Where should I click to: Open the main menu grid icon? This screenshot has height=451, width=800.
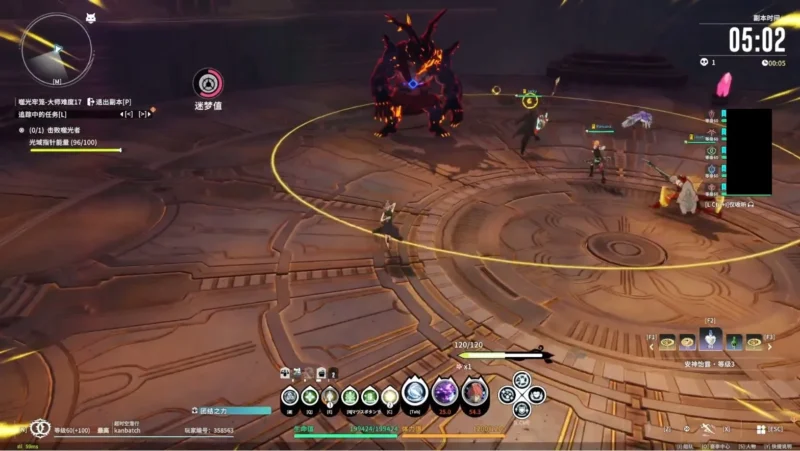761,429
